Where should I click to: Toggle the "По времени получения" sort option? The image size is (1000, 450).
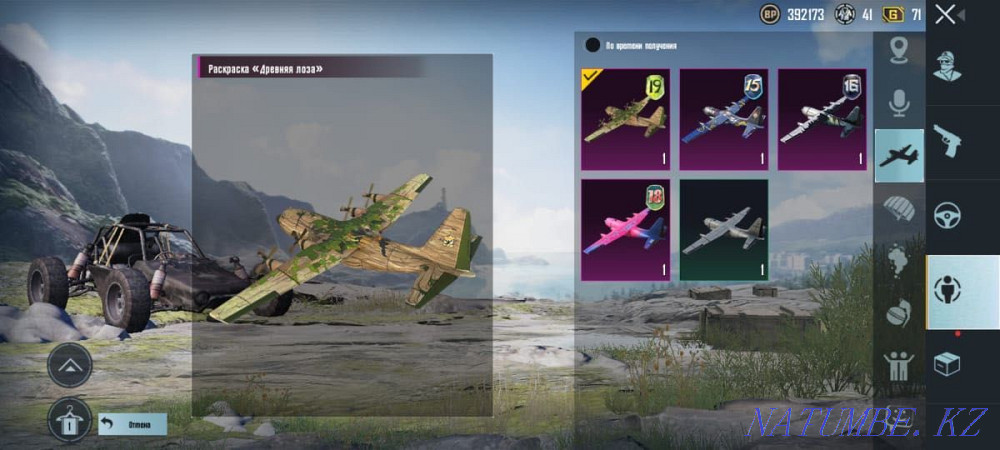coord(593,45)
